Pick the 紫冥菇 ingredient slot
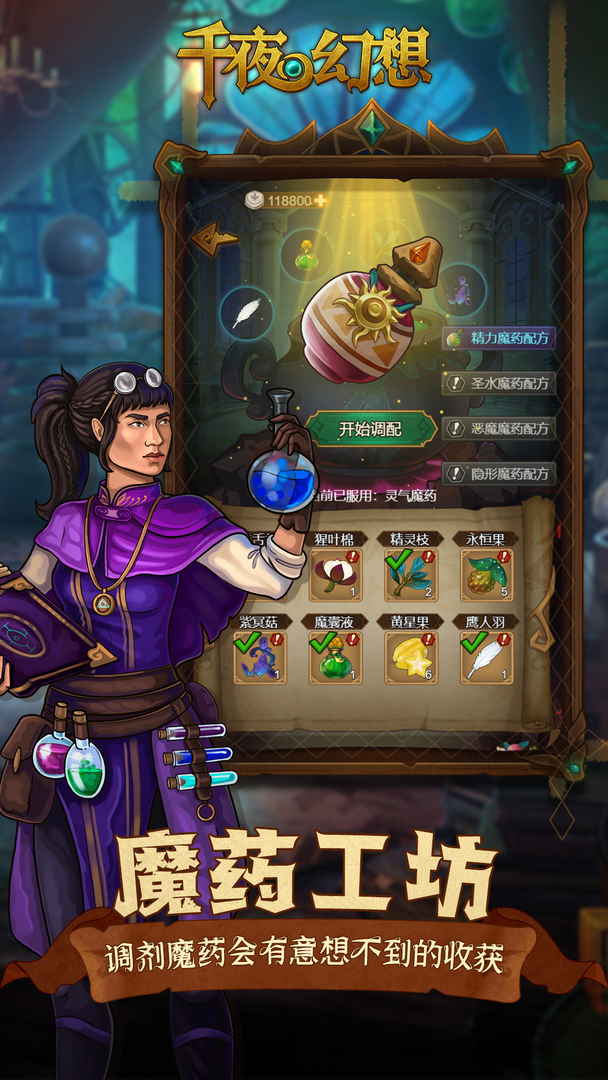 click(259, 657)
